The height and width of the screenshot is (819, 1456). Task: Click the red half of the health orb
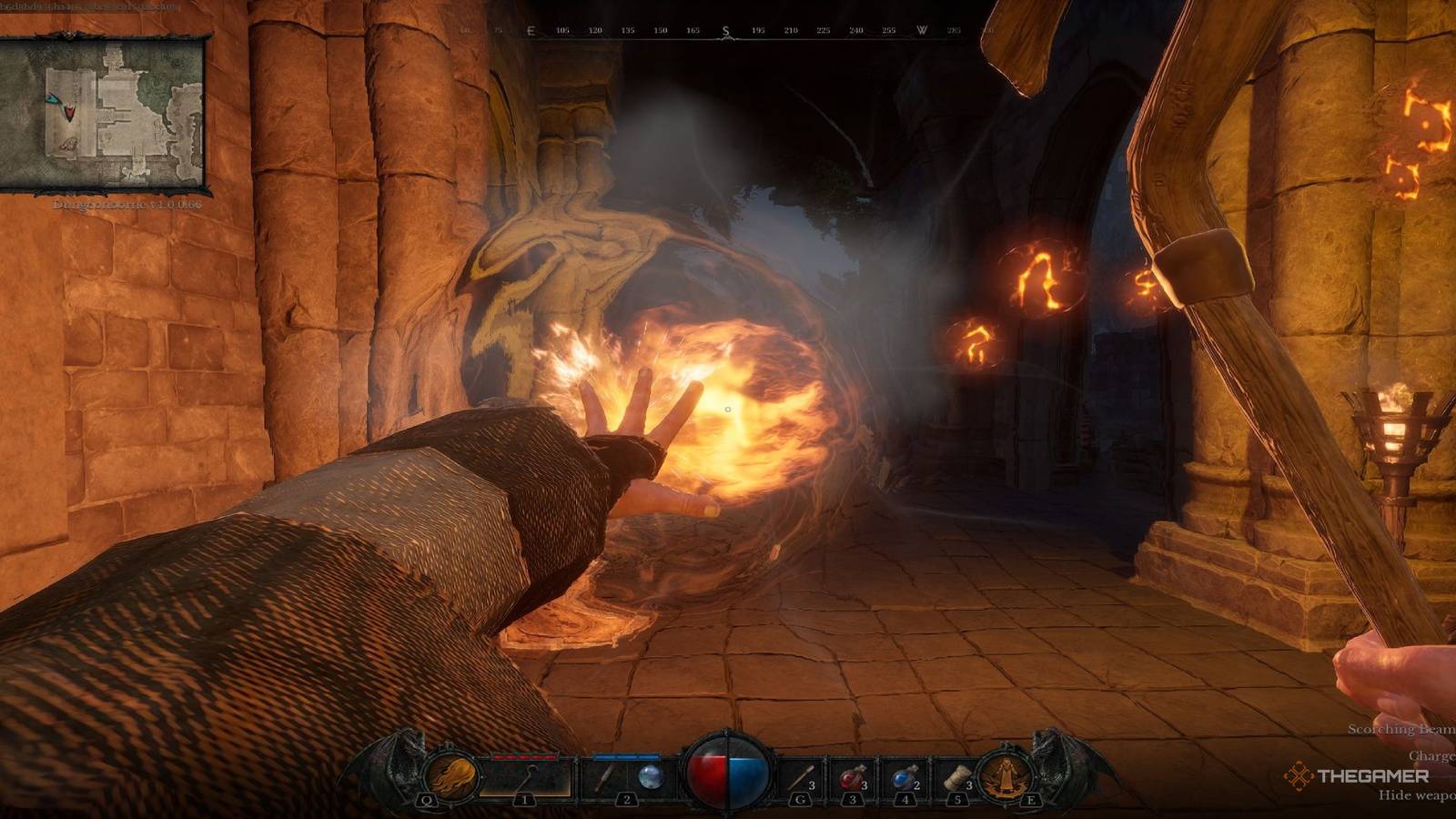point(710,773)
